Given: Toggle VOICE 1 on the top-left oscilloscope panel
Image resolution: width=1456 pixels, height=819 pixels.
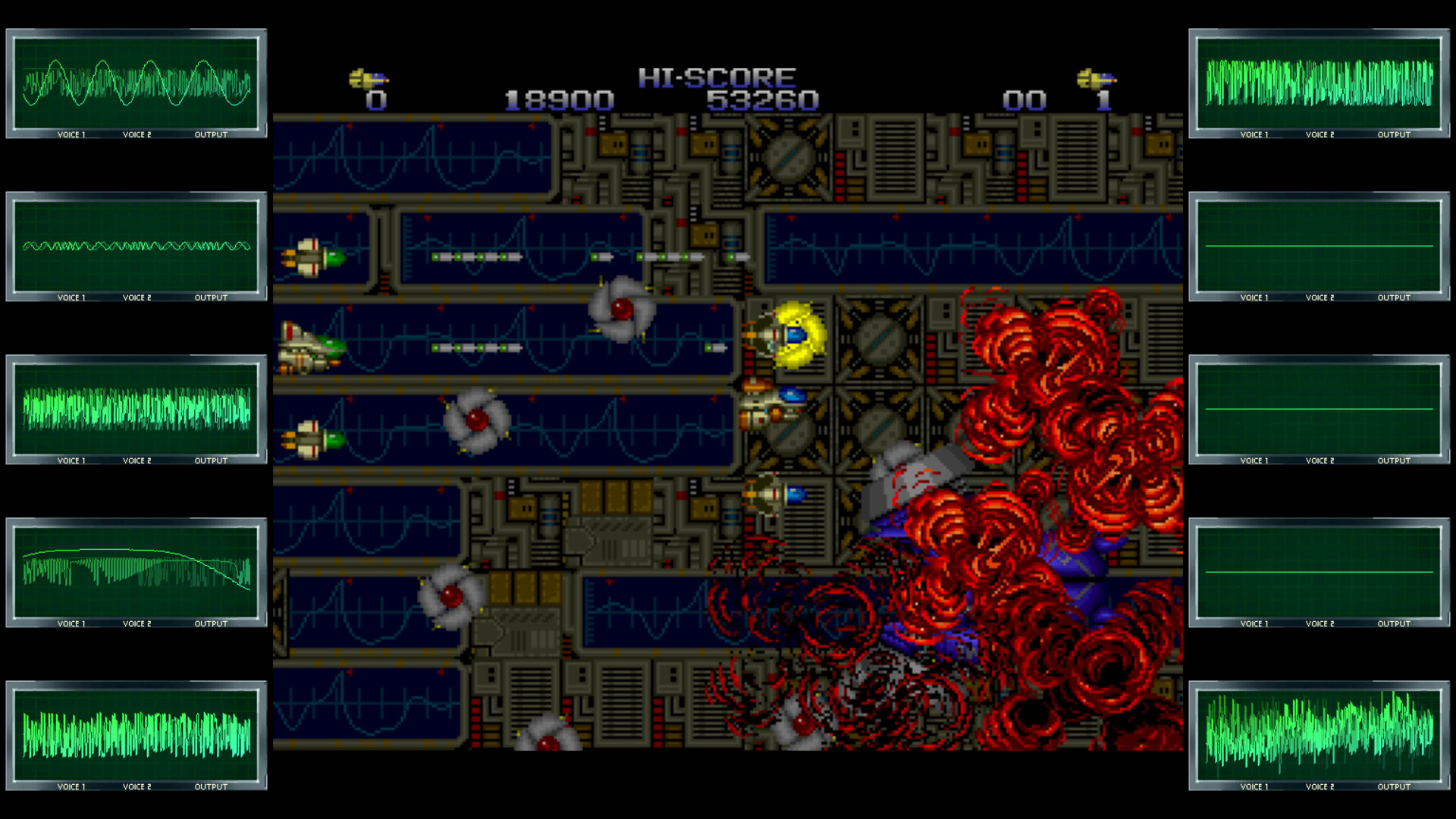Looking at the screenshot, I should [71, 134].
